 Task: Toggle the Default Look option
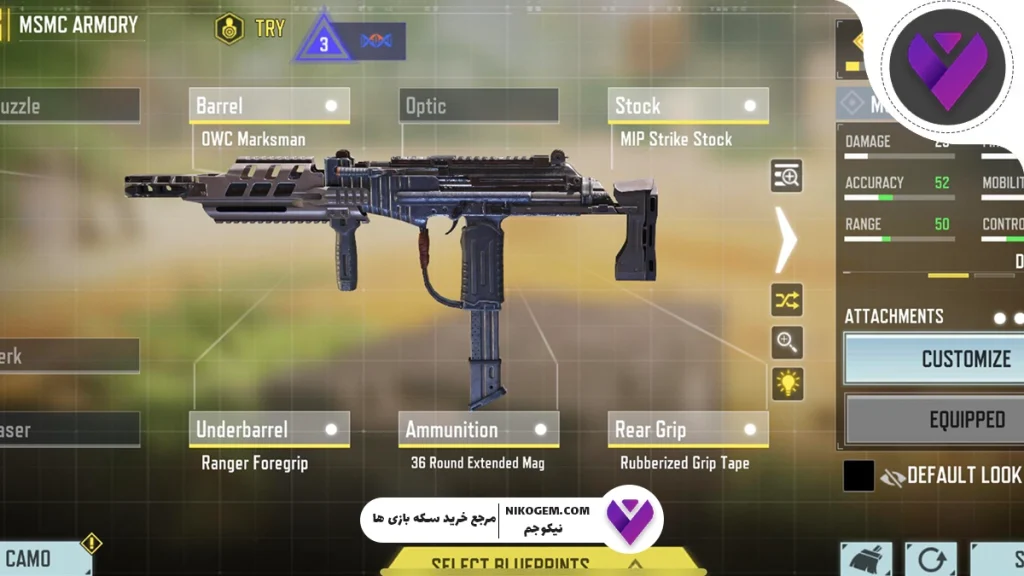948,476
